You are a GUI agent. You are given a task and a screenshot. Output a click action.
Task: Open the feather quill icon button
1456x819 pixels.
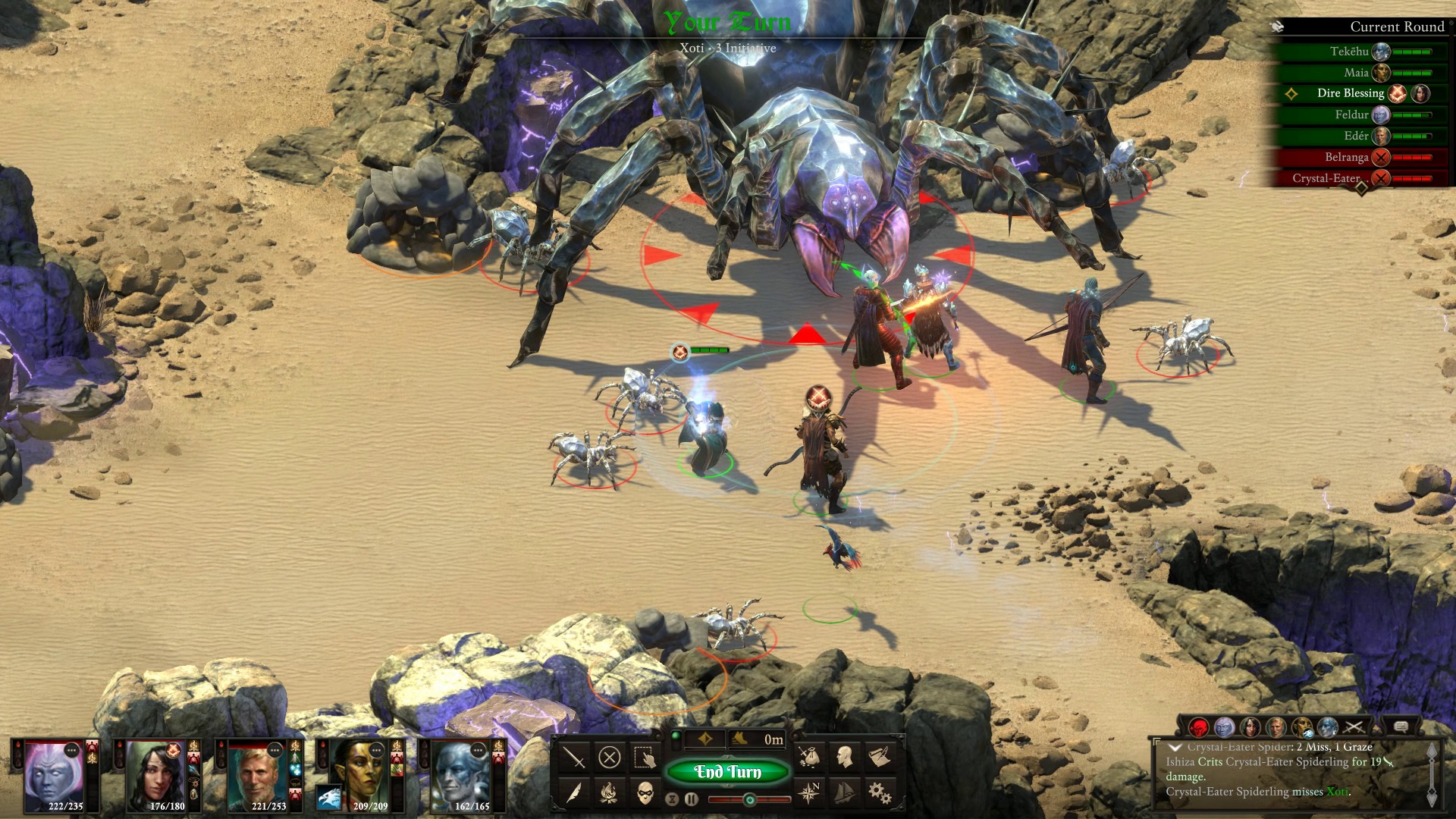[574, 793]
